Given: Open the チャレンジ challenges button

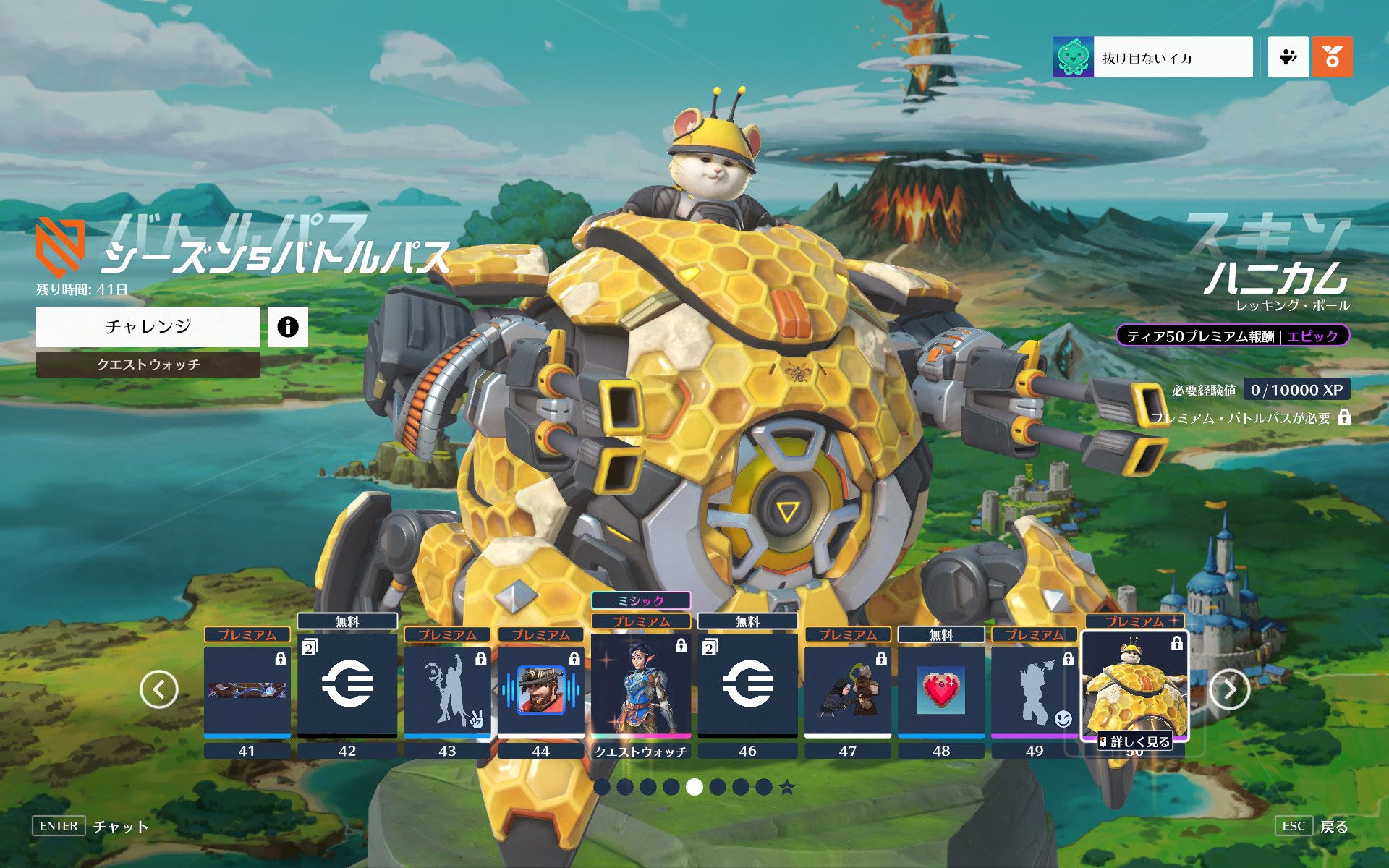Looking at the screenshot, I should click(x=148, y=327).
